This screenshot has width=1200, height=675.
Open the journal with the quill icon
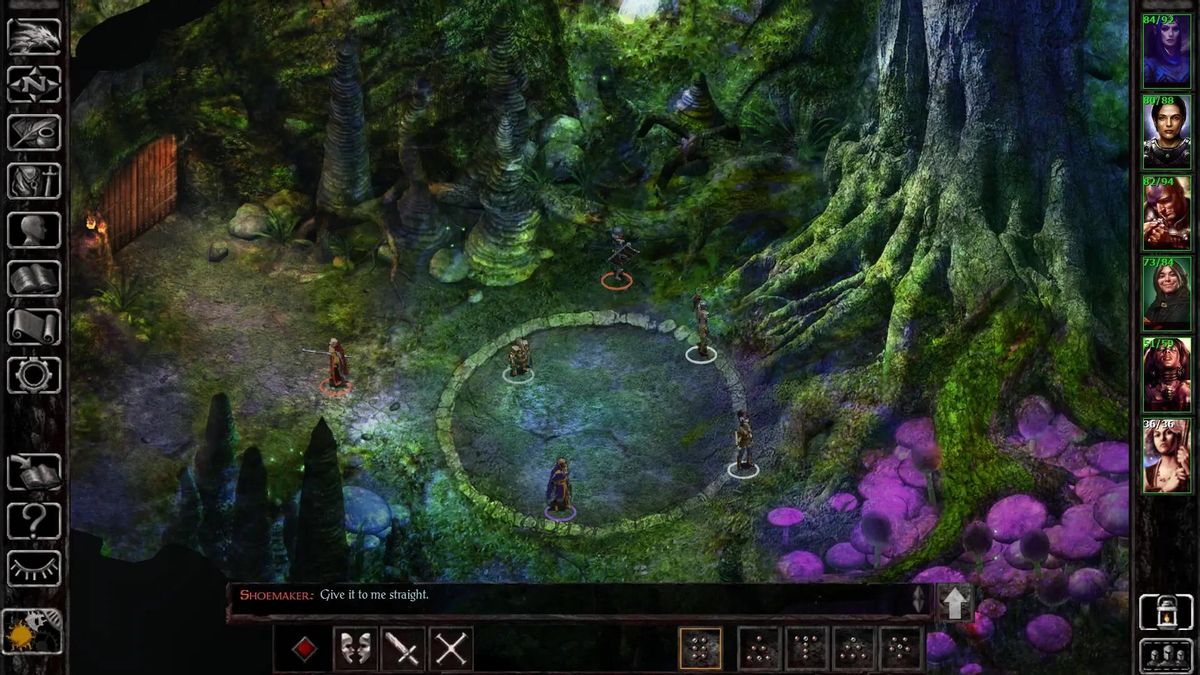[34, 132]
